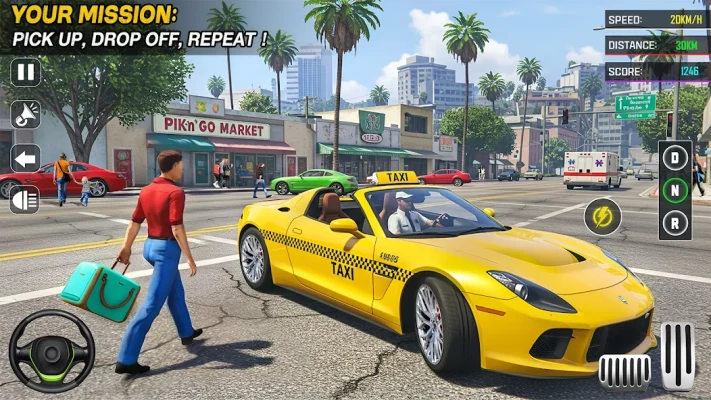Viewport: 711px width, 400px height.
Task: Step on the brake pedal
Action: click(x=624, y=370)
